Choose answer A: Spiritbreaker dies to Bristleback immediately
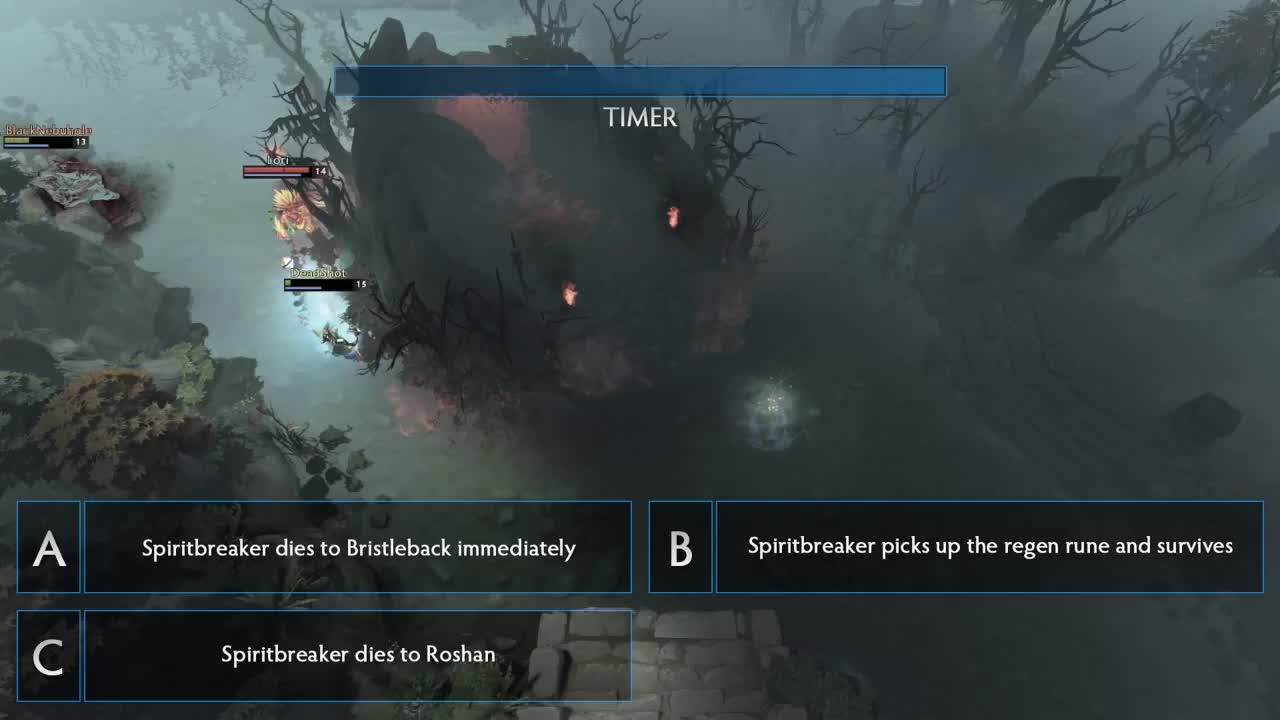 pos(358,548)
